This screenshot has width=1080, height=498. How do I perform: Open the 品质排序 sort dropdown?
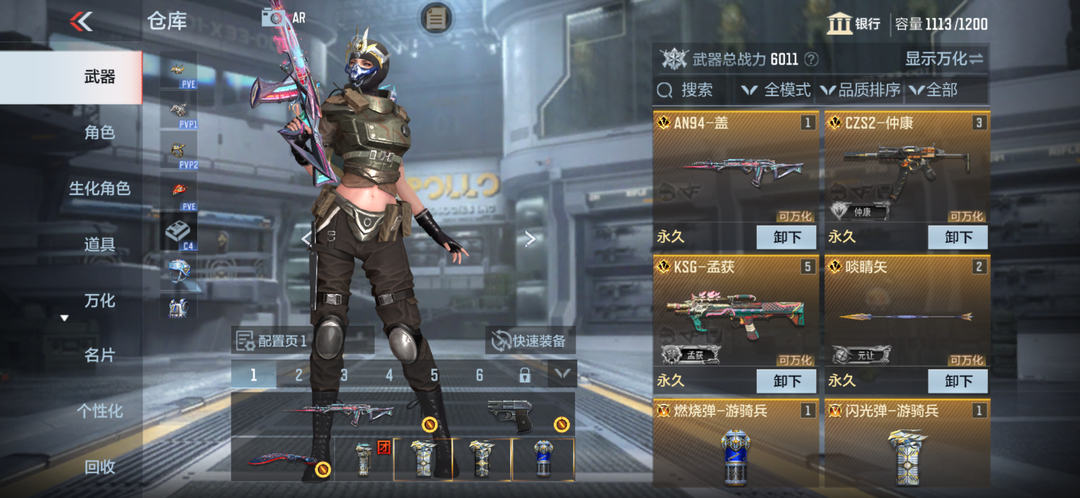click(x=860, y=90)
